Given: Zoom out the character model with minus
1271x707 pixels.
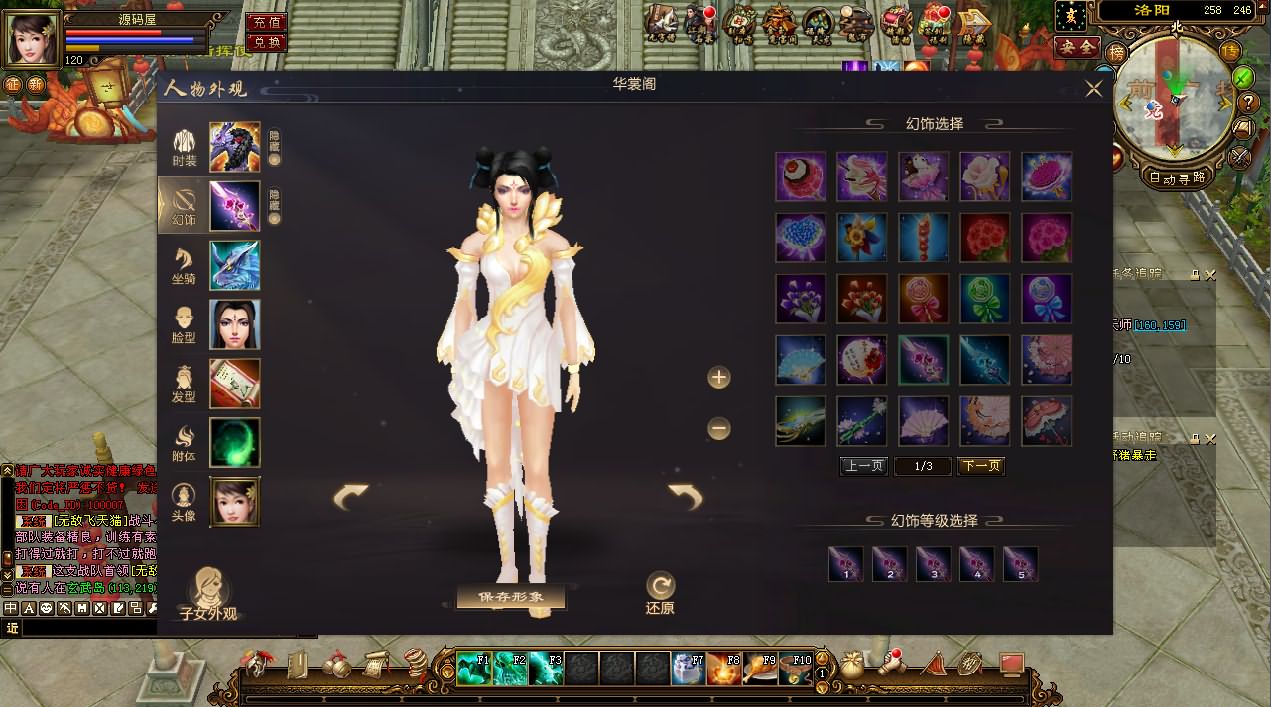Looking at the screenshot, I should point(718,429).
